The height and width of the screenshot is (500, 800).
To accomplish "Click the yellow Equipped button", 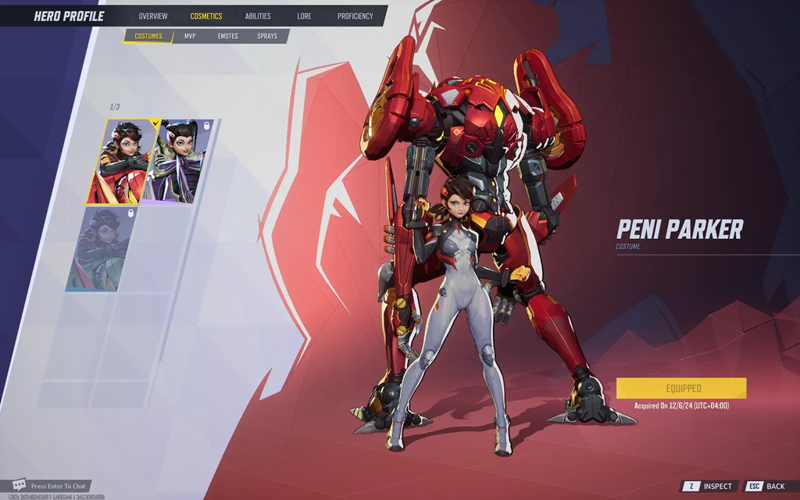I will [681, 388].
